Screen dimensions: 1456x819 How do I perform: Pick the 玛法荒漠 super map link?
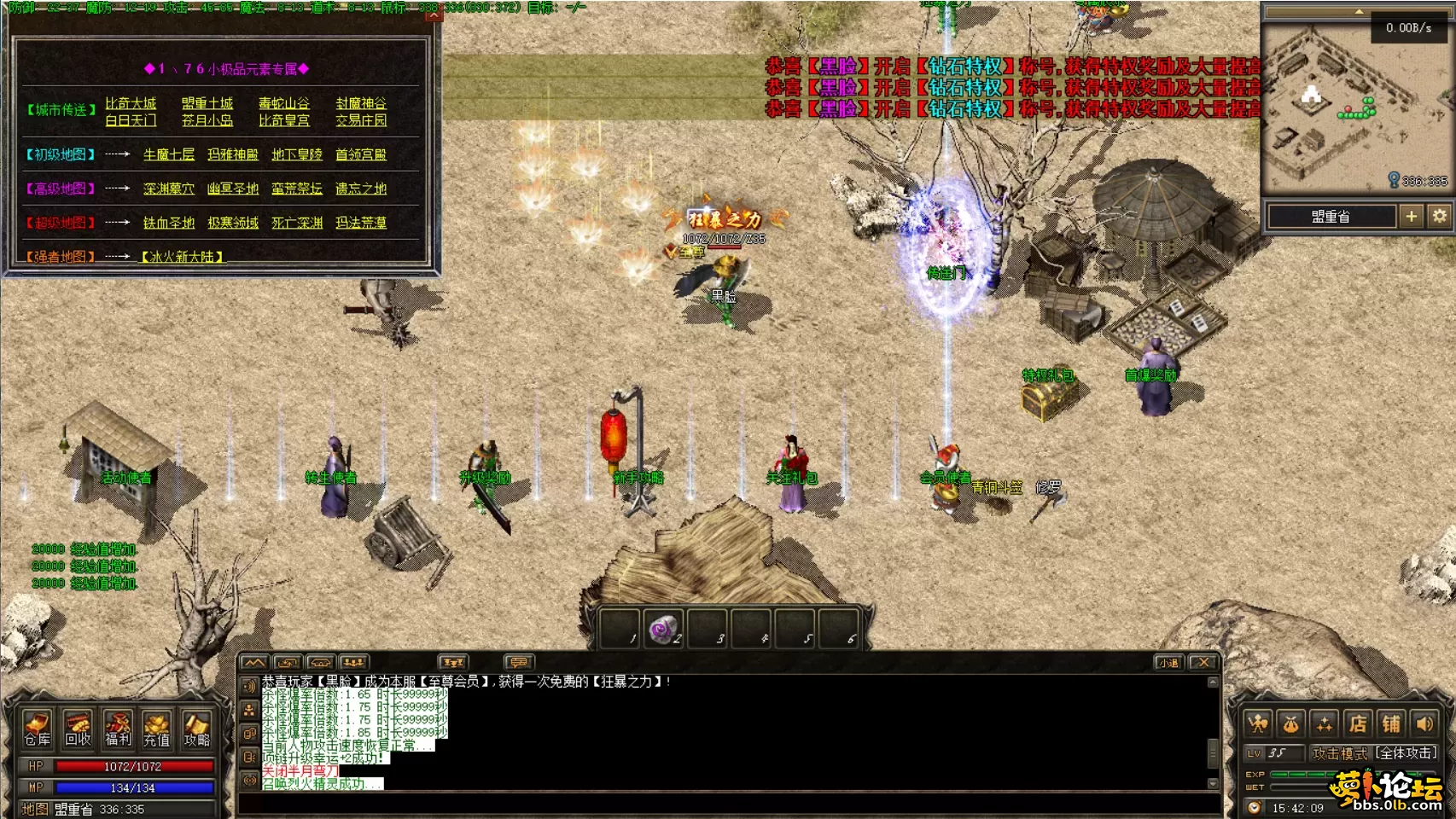[x=361, y=223]
